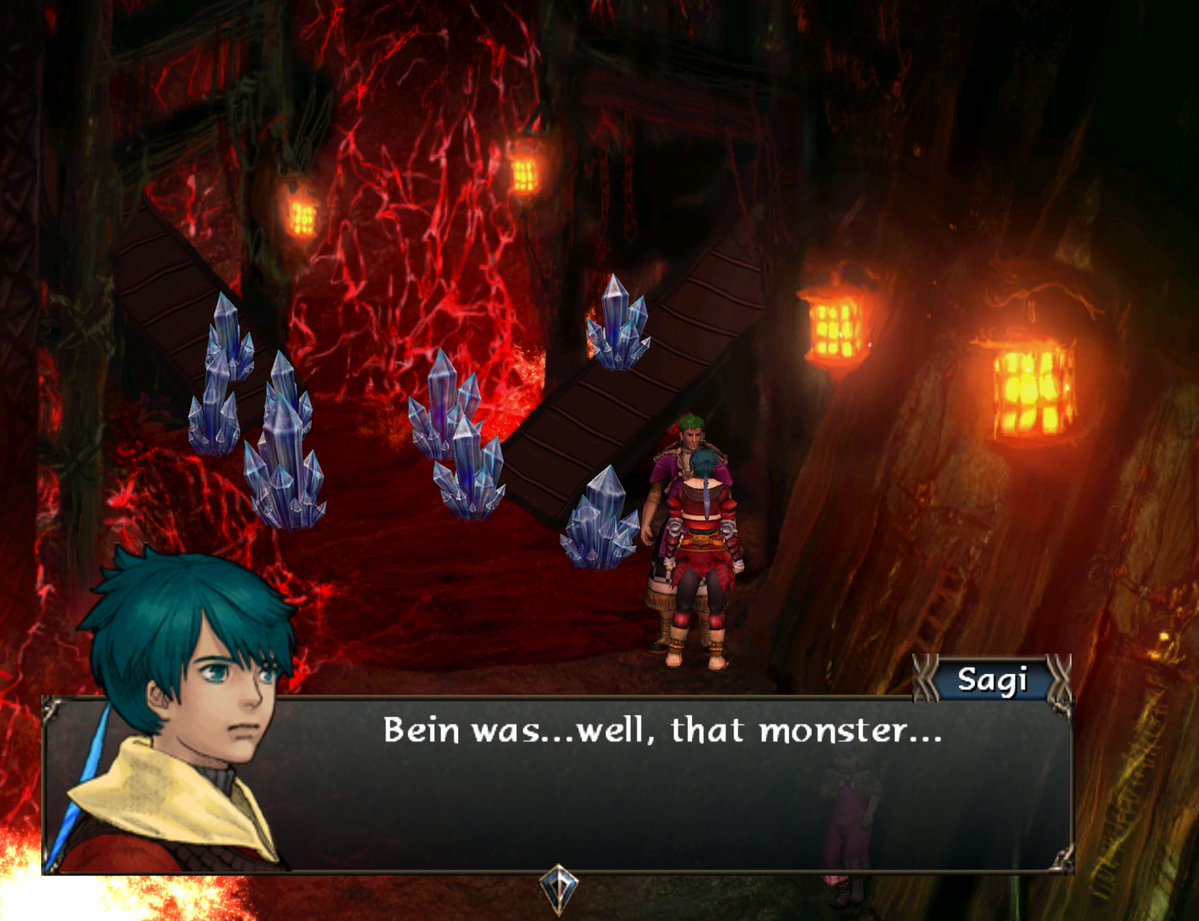Advance dialogue with the diamond continue arrow
The height and width of the screenshot is (921, 1199).
point(558,885)
